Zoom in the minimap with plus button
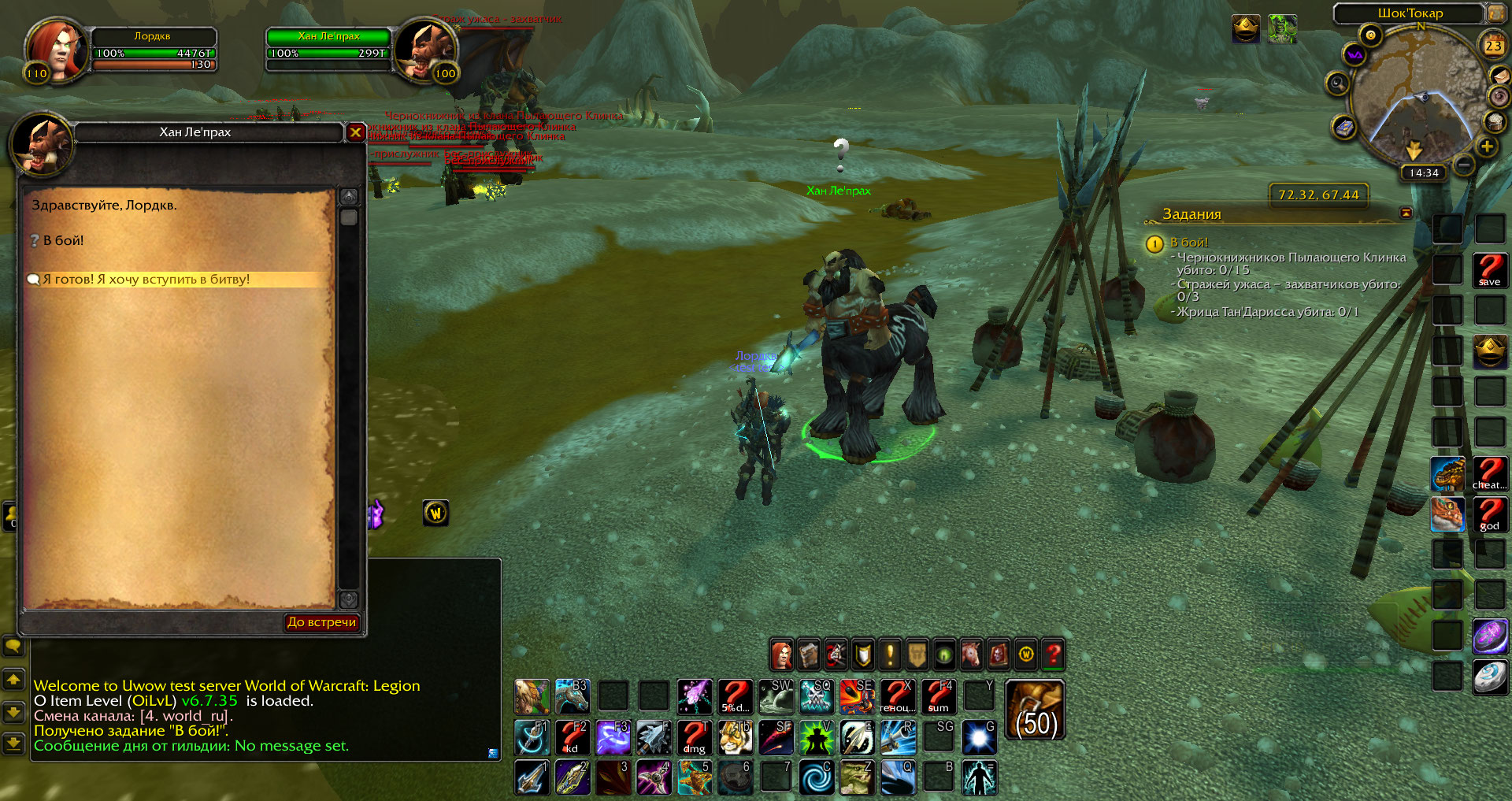 coord(1487,146)
